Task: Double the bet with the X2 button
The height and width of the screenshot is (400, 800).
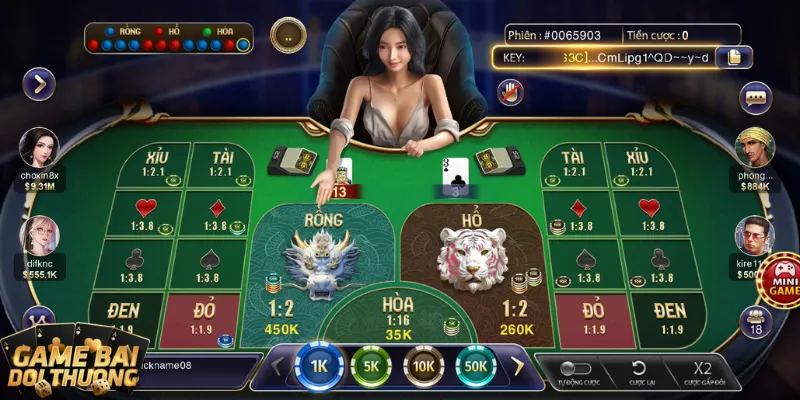Action: click(x=702, y=369)
